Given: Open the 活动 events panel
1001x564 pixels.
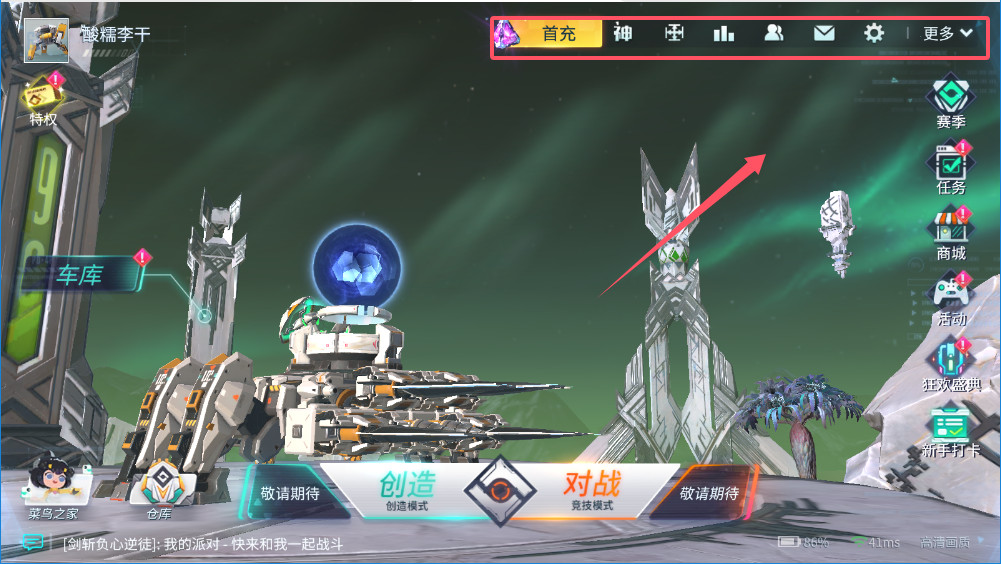Looking at the screenshot, I should coord(950,299).
